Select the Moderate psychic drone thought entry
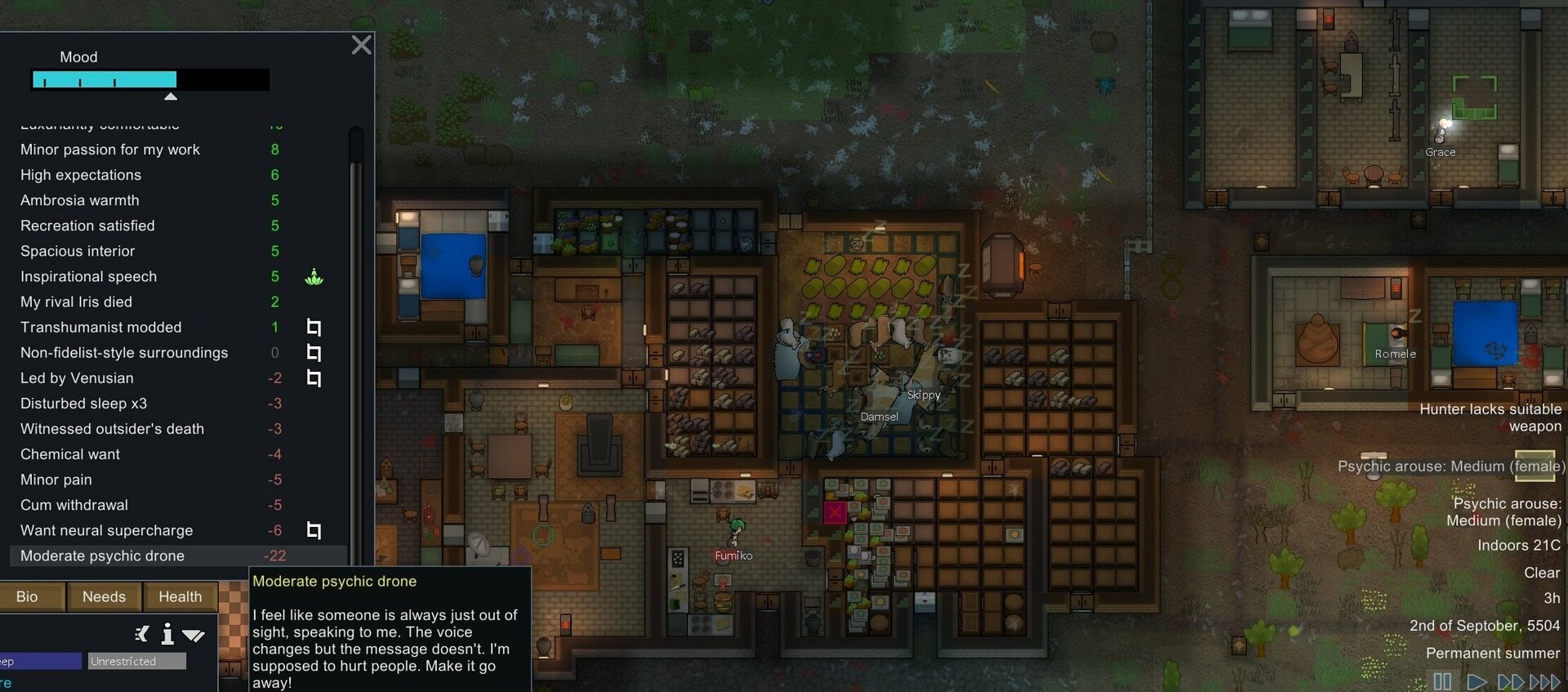 click(x=122, y=556)
